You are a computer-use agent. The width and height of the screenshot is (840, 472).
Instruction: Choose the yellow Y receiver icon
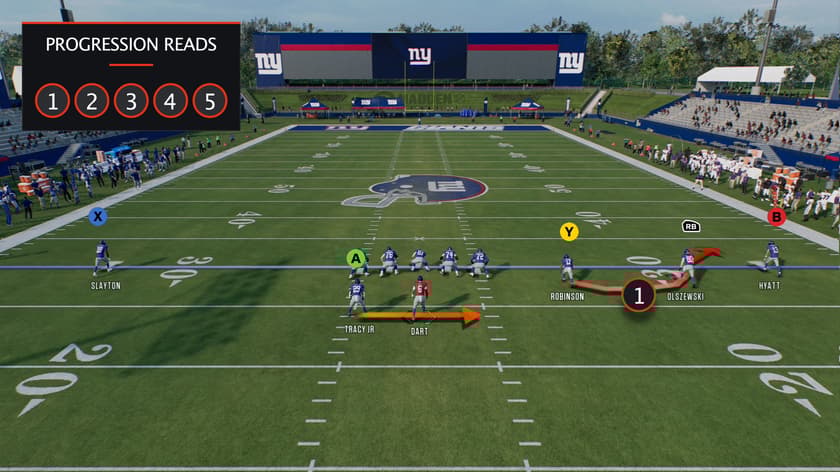pos(569,232)
